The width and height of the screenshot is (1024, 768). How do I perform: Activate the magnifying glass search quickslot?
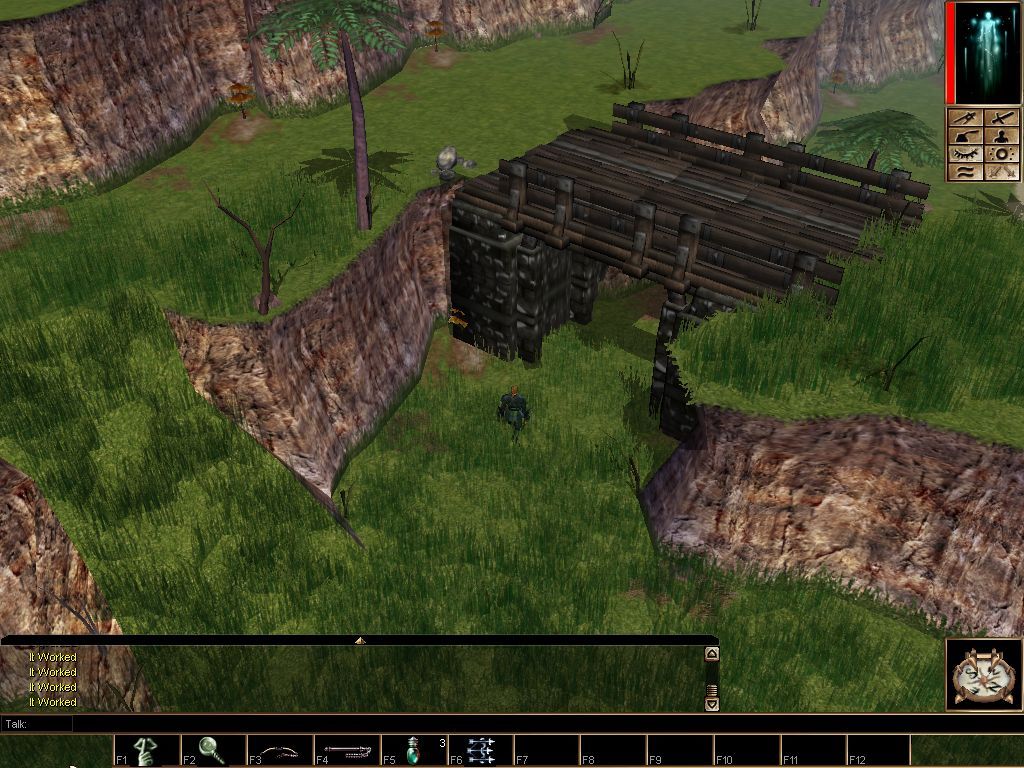pyautogui.click(x=213, y=750)
